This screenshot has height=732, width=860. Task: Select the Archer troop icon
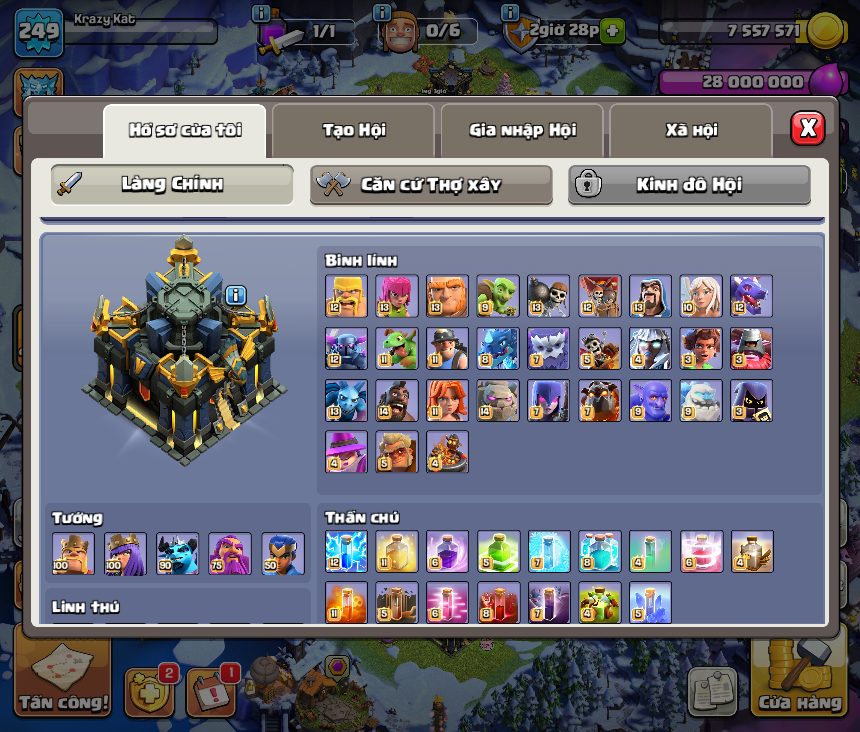(x=397, y=296)
